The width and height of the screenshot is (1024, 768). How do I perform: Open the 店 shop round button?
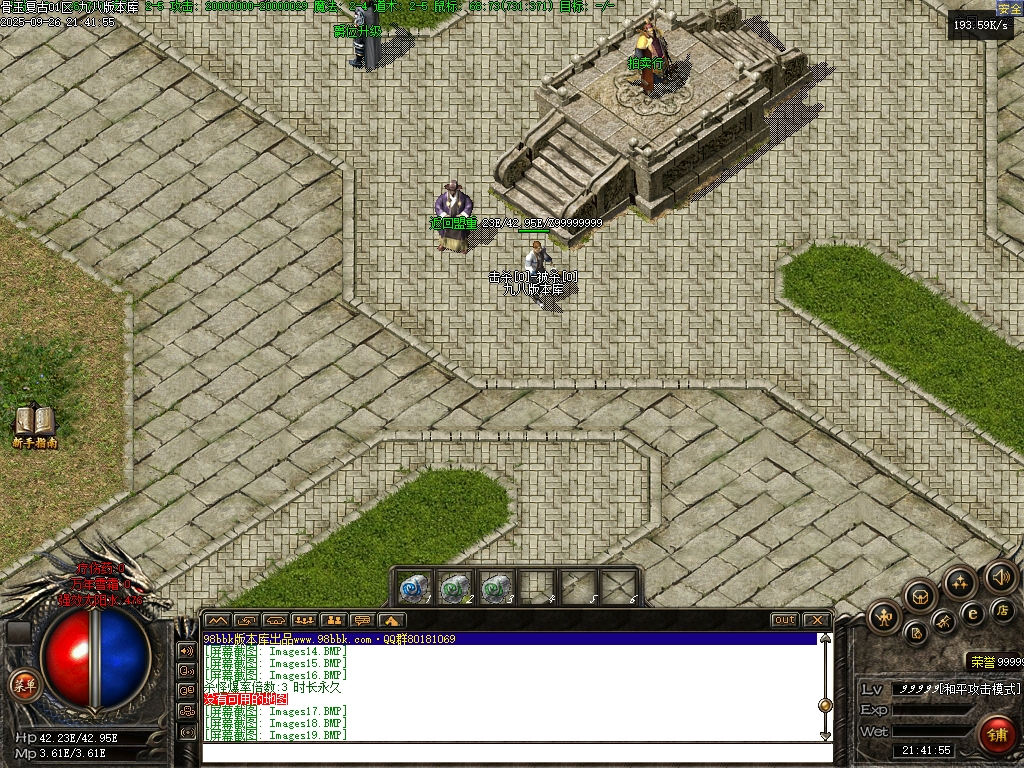pyautogui.click(x=1001, y=609)
